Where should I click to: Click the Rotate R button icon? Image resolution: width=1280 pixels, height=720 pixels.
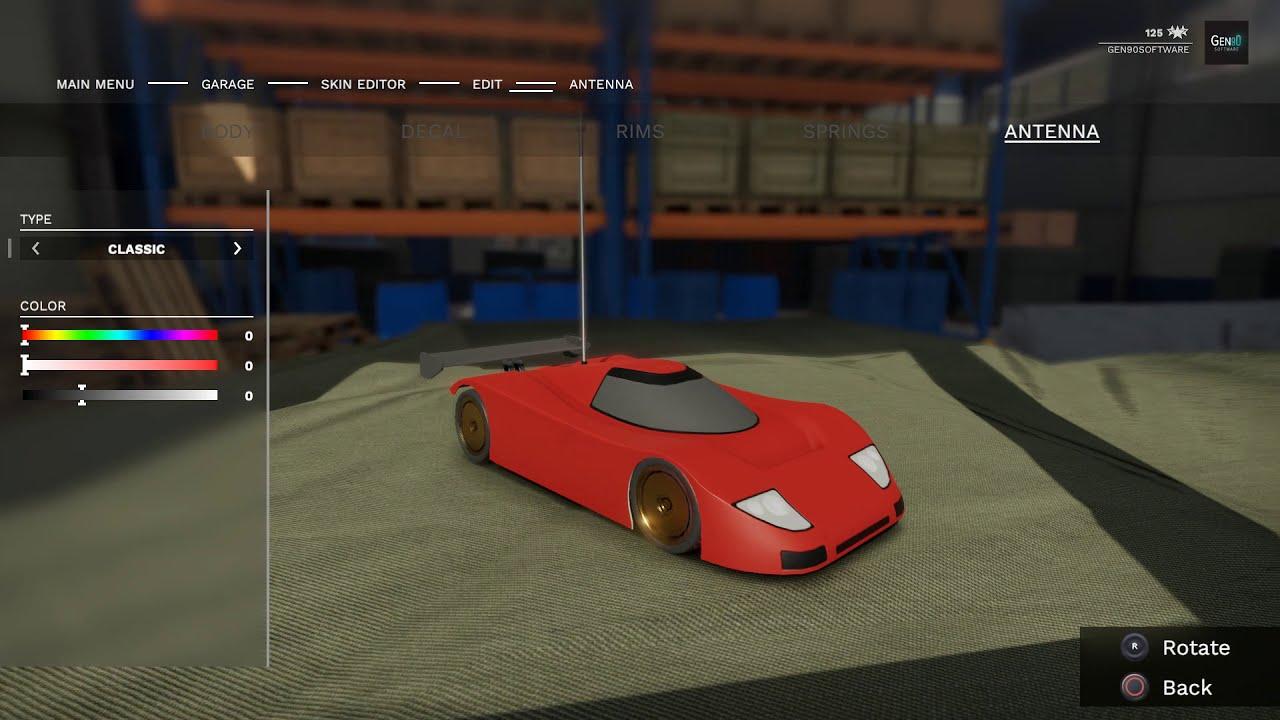pos(1134,647)
